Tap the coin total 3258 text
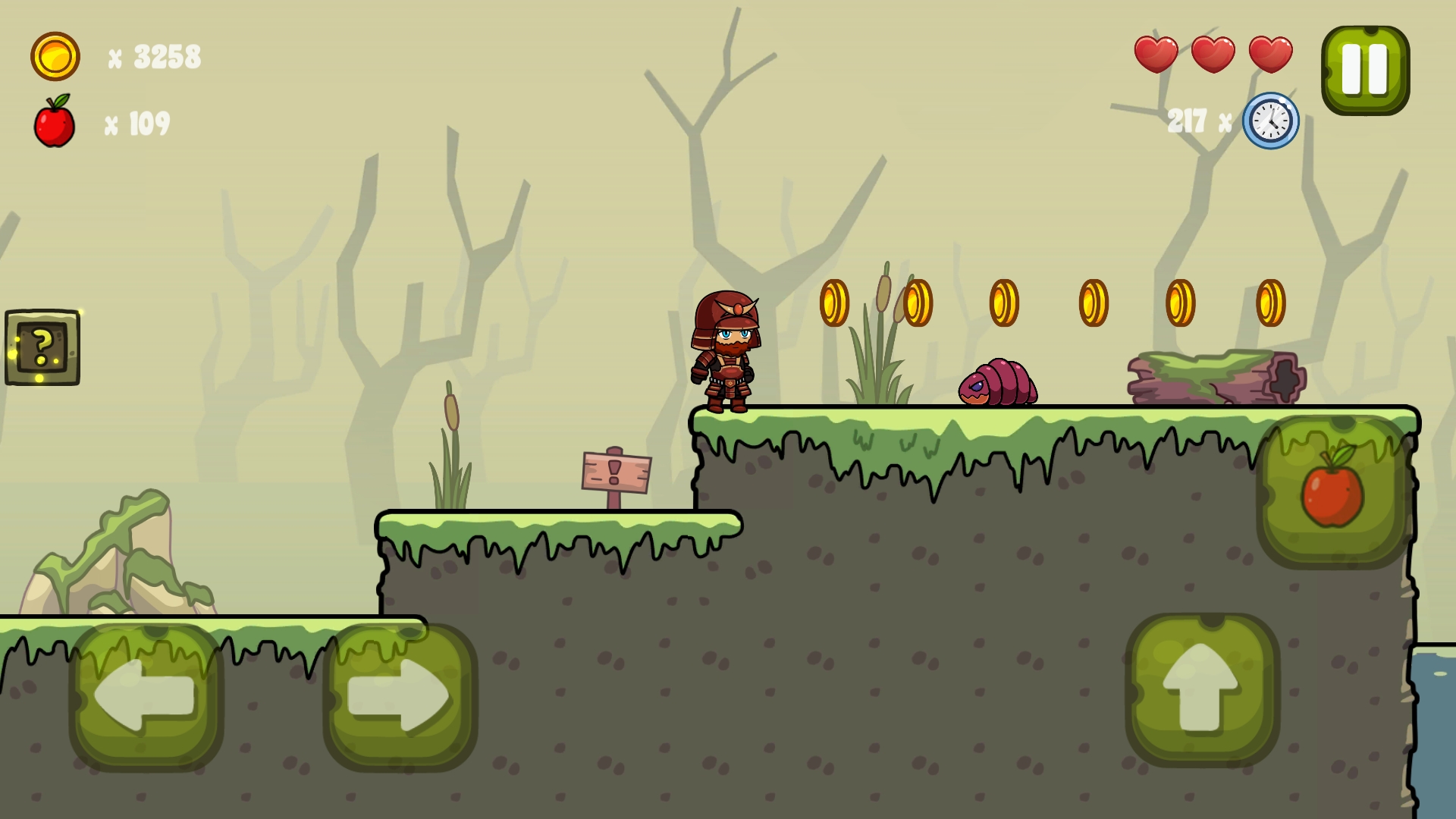Viewport: 1456px width, 819px height. [165, 57]
